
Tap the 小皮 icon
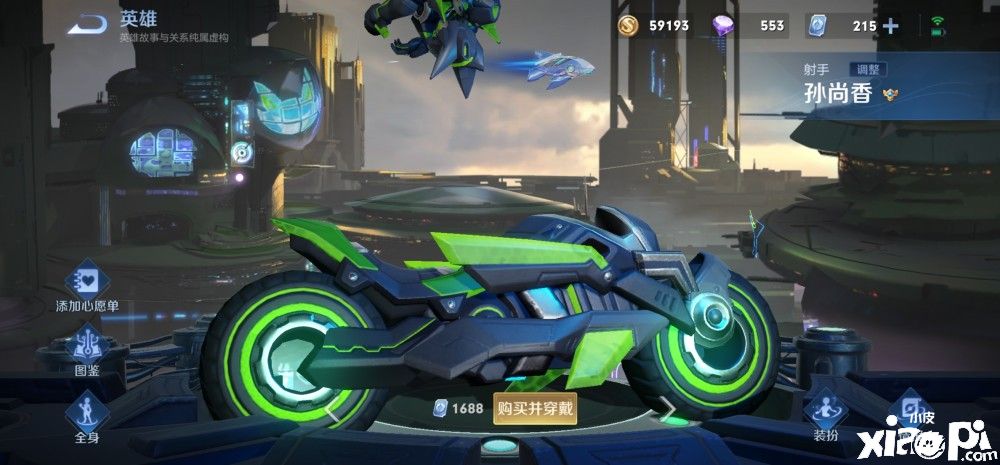coord(909,408)
